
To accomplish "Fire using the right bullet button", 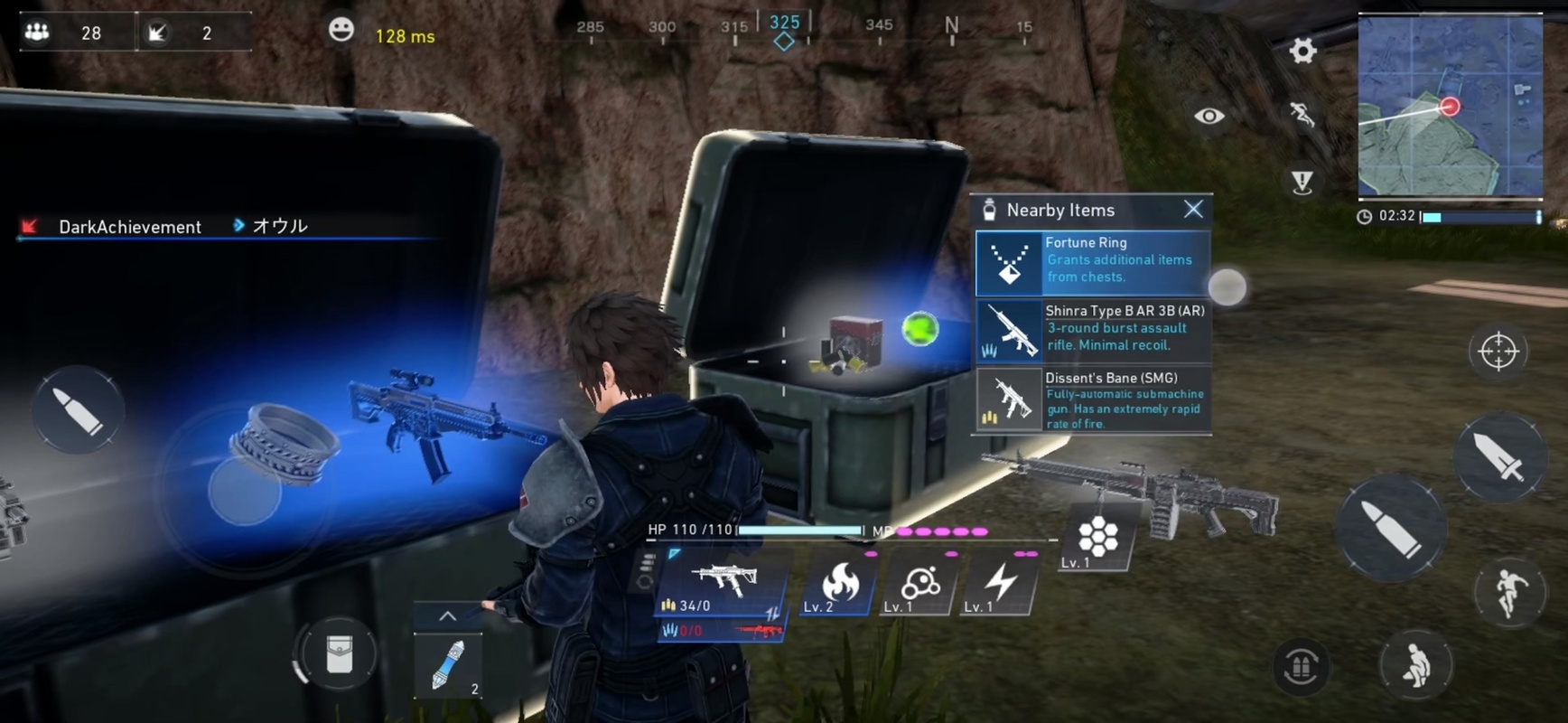I will point(1392,528).
